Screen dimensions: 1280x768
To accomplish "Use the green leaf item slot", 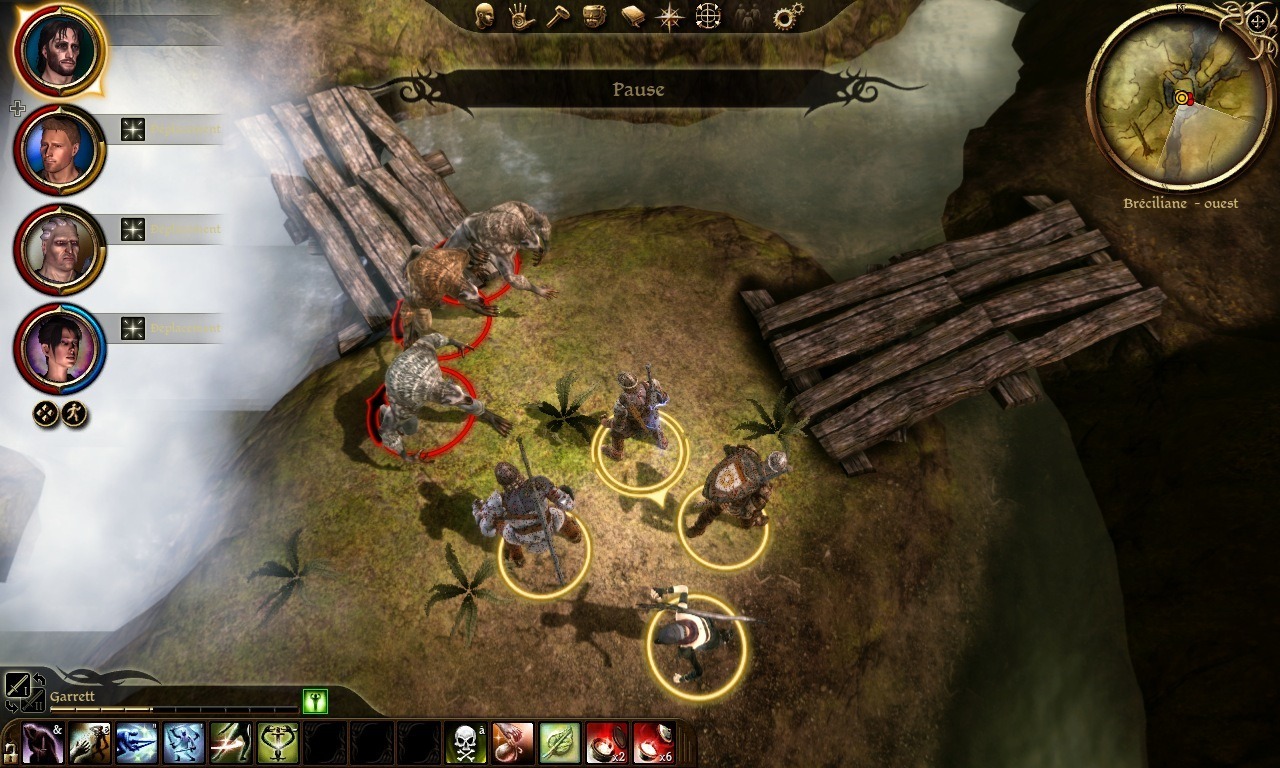I will point(560,743).
